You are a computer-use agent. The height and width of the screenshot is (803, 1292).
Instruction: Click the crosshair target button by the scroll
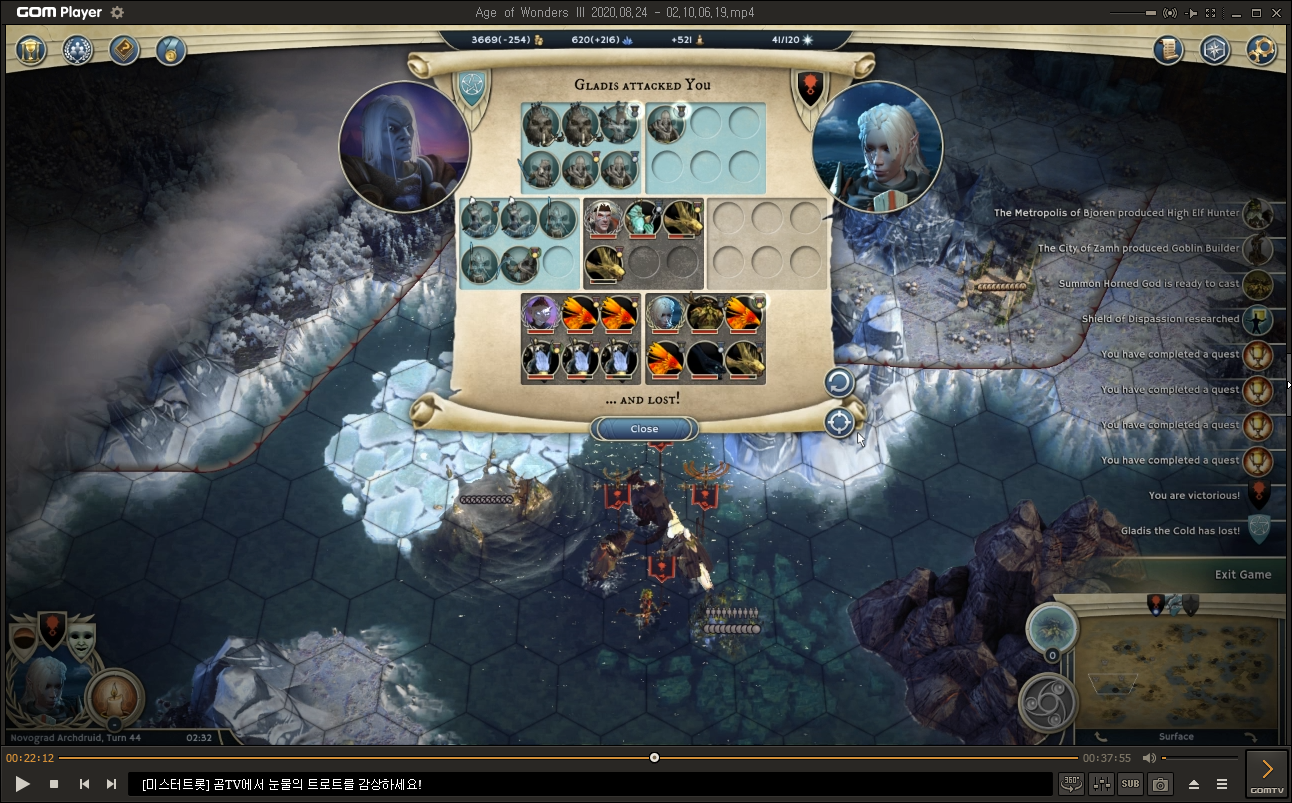click(839, 423)
